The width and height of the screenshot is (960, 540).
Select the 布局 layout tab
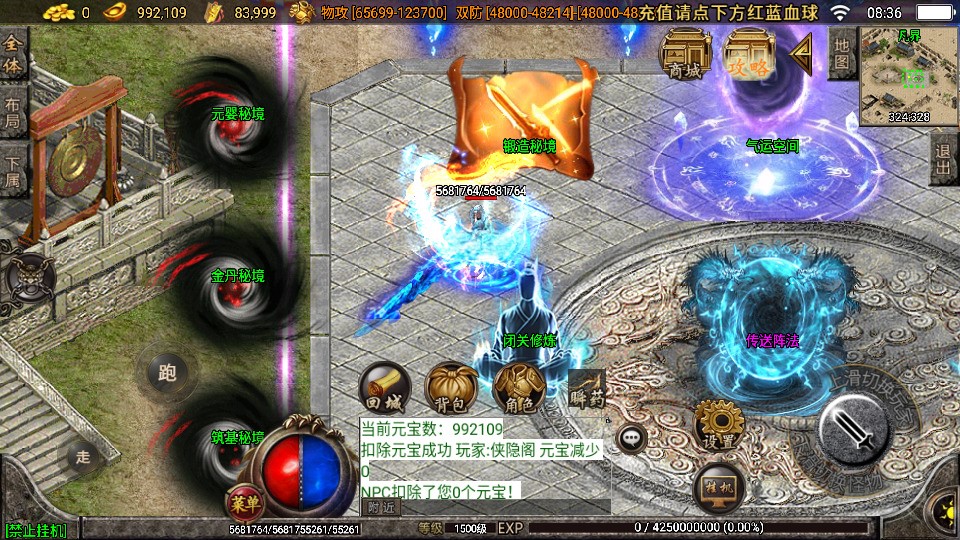[13, 113]
